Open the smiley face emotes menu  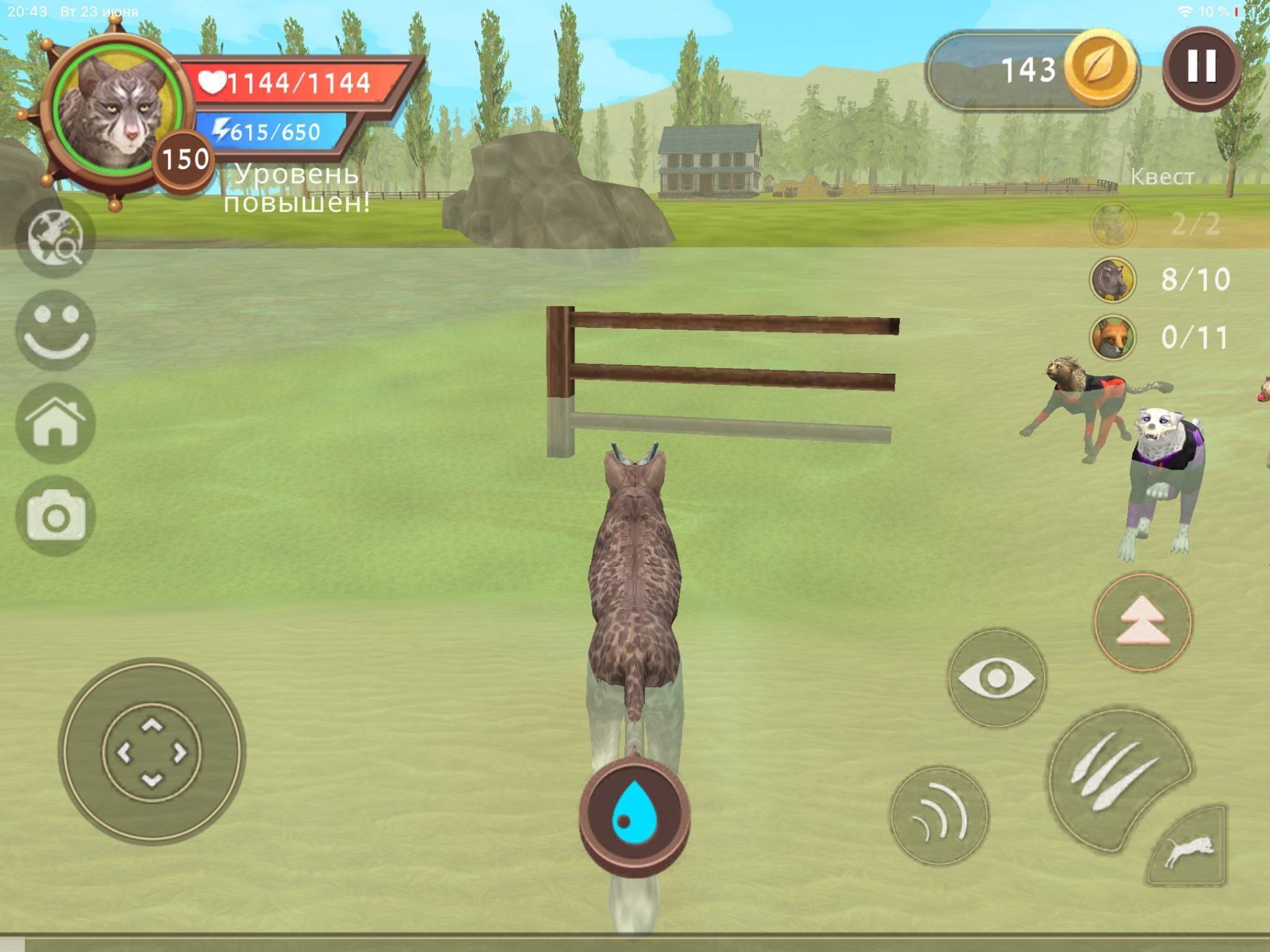pos(55,330)
